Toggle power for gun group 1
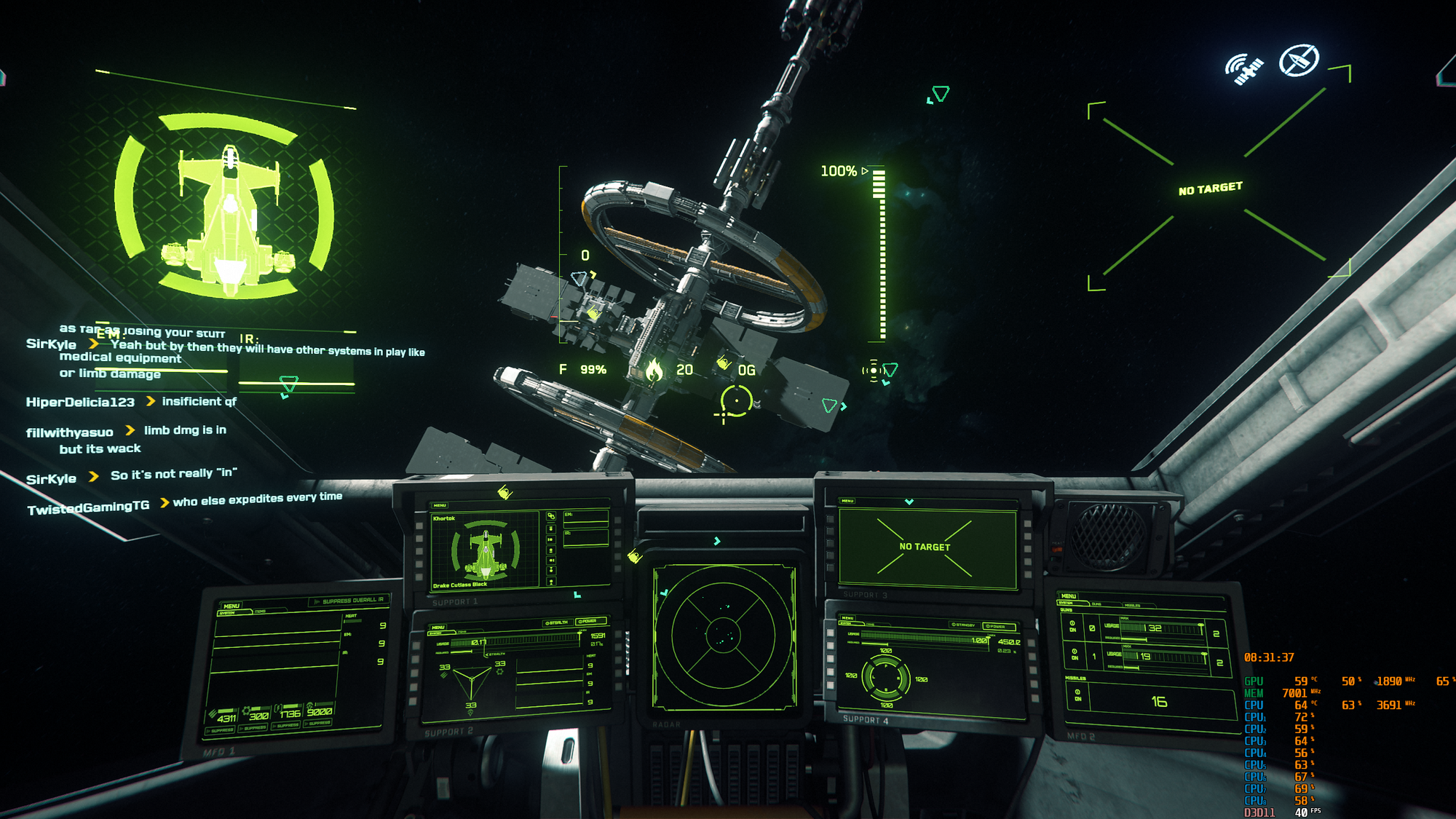 [1075, 654]
